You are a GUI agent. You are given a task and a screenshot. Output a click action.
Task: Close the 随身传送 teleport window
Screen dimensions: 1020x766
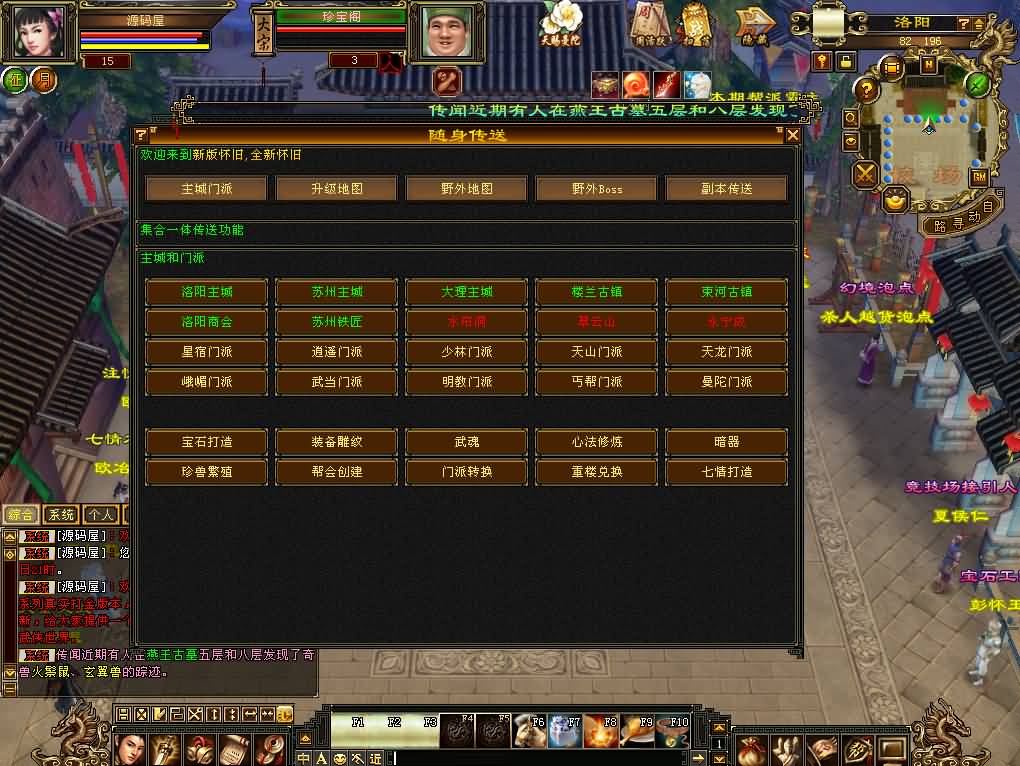(793, 135)
